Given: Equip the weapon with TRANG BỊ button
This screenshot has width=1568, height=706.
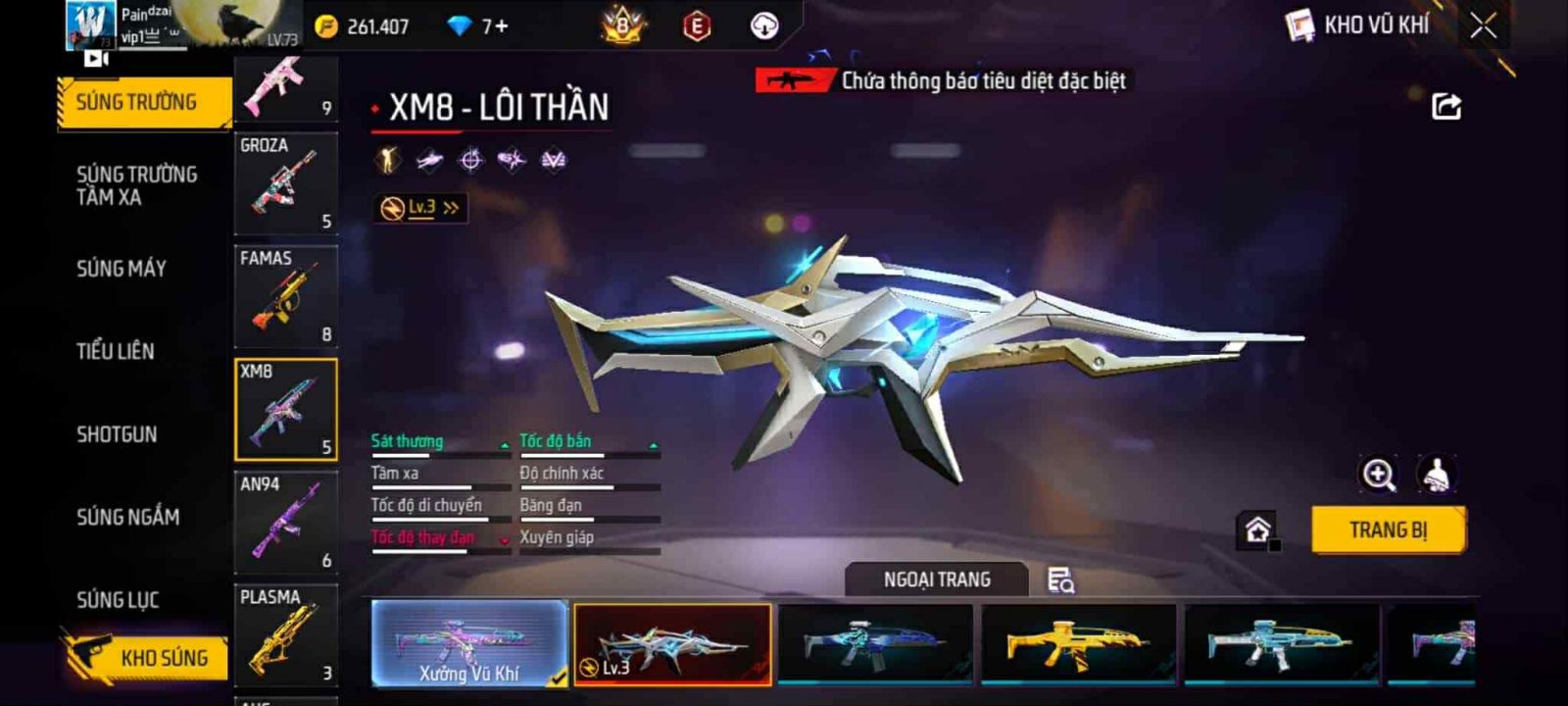Looking at the screenshot, I should [x=1388, y=530].
